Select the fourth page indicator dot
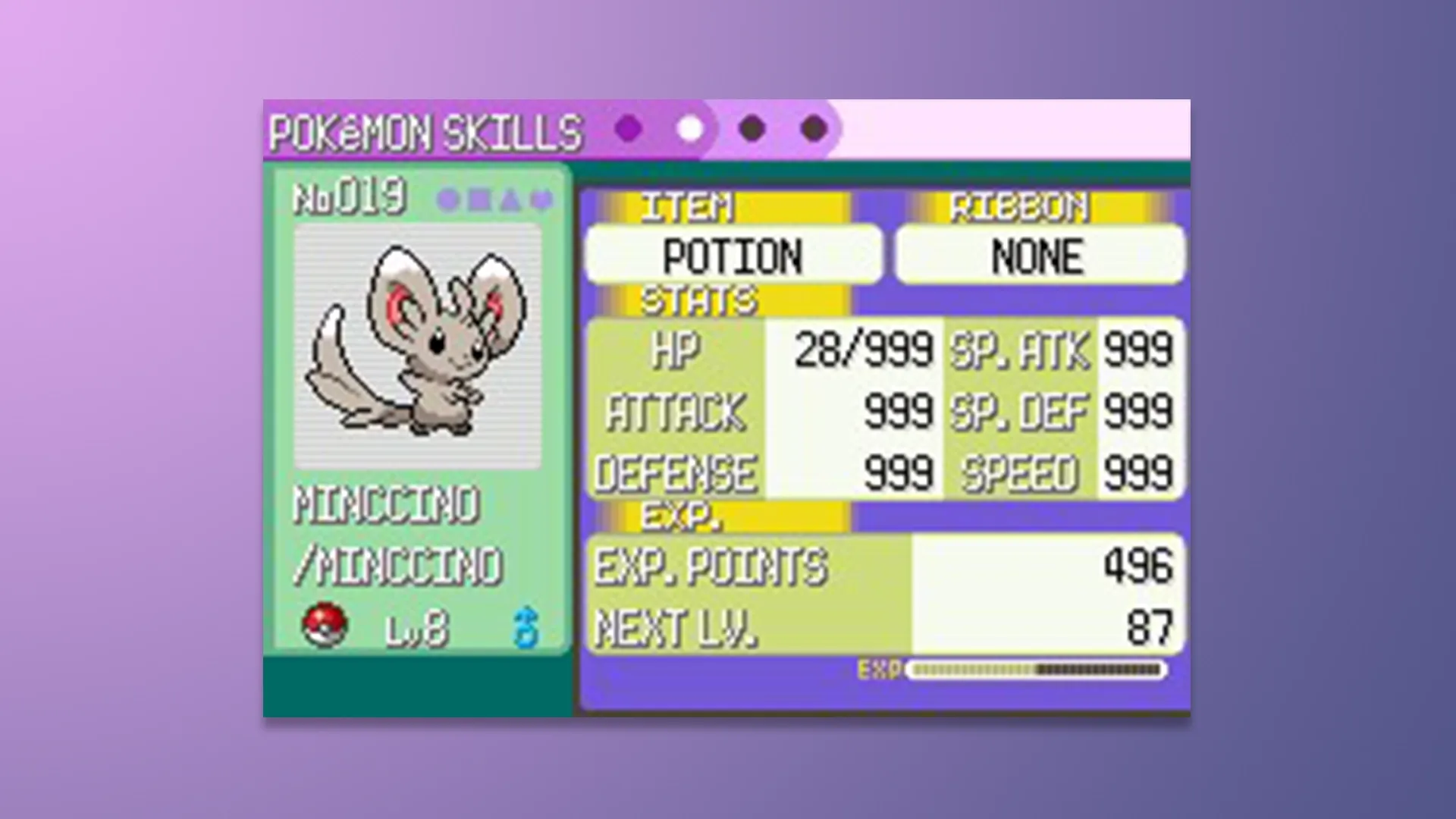This screenshot has height=819, width=1456. (813, 129)
